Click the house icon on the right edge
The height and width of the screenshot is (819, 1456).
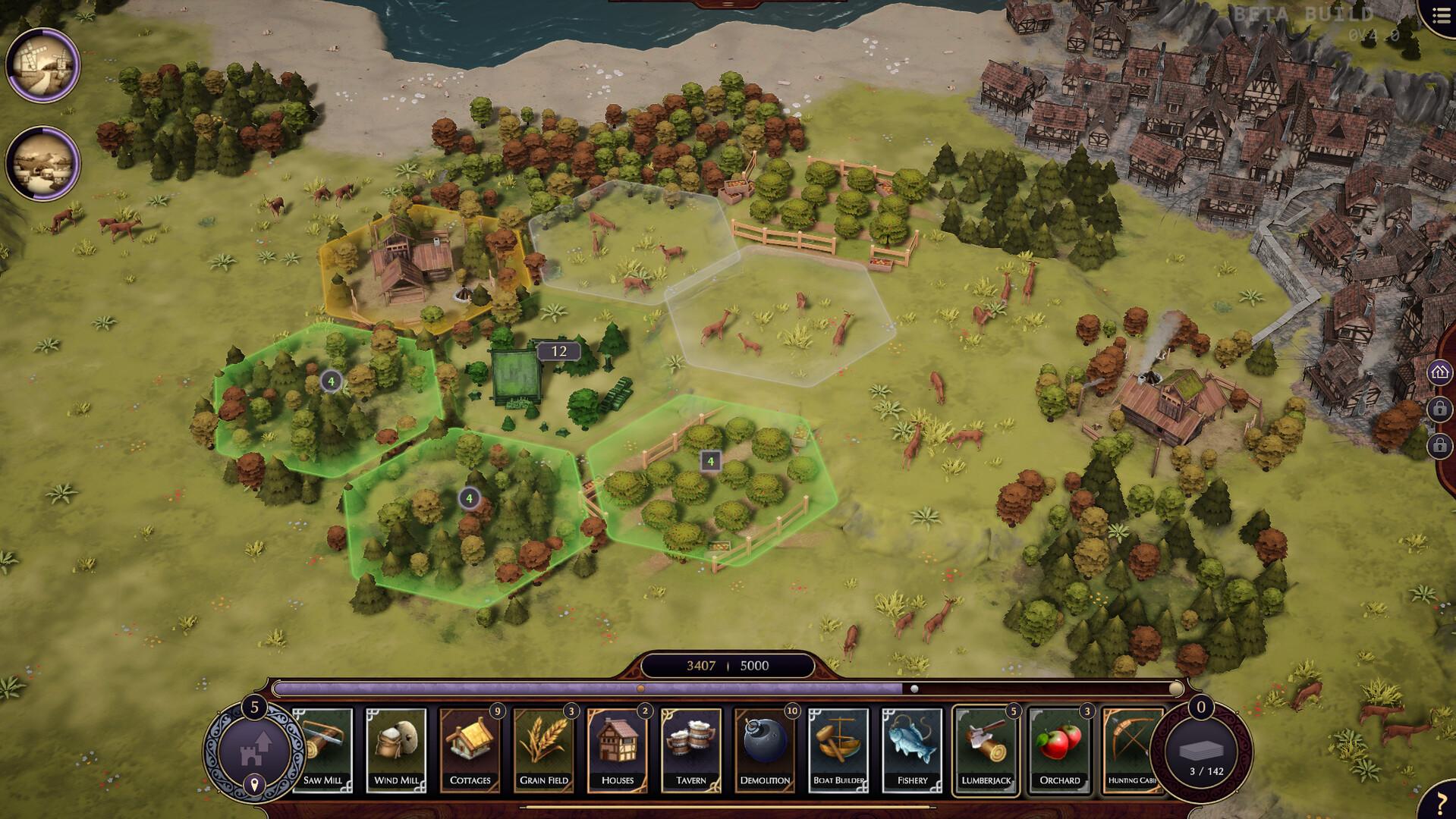point(1439,372)
